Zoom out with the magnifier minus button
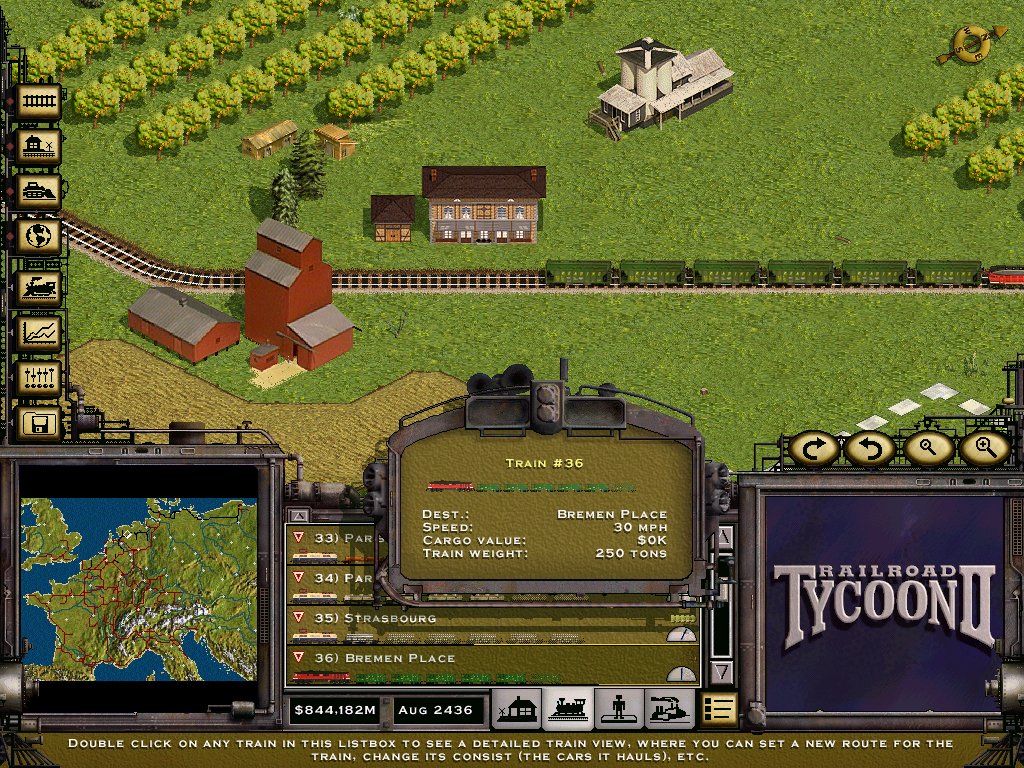 (928, 448)
